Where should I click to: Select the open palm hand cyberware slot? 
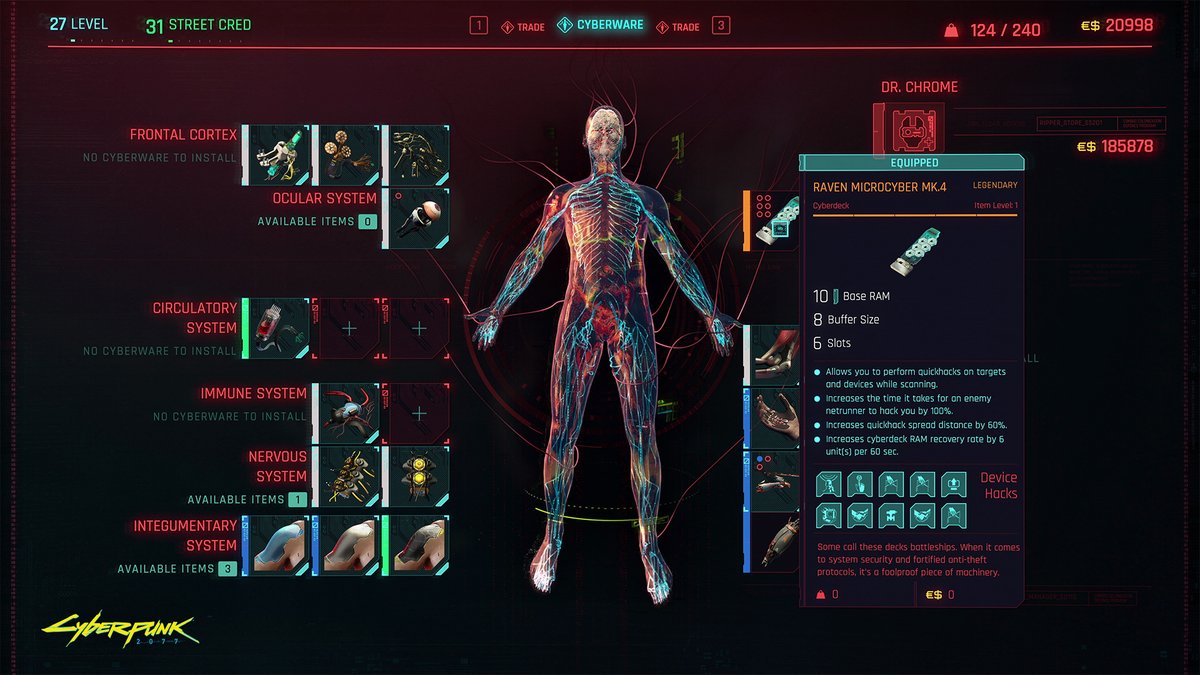point(772,417)
